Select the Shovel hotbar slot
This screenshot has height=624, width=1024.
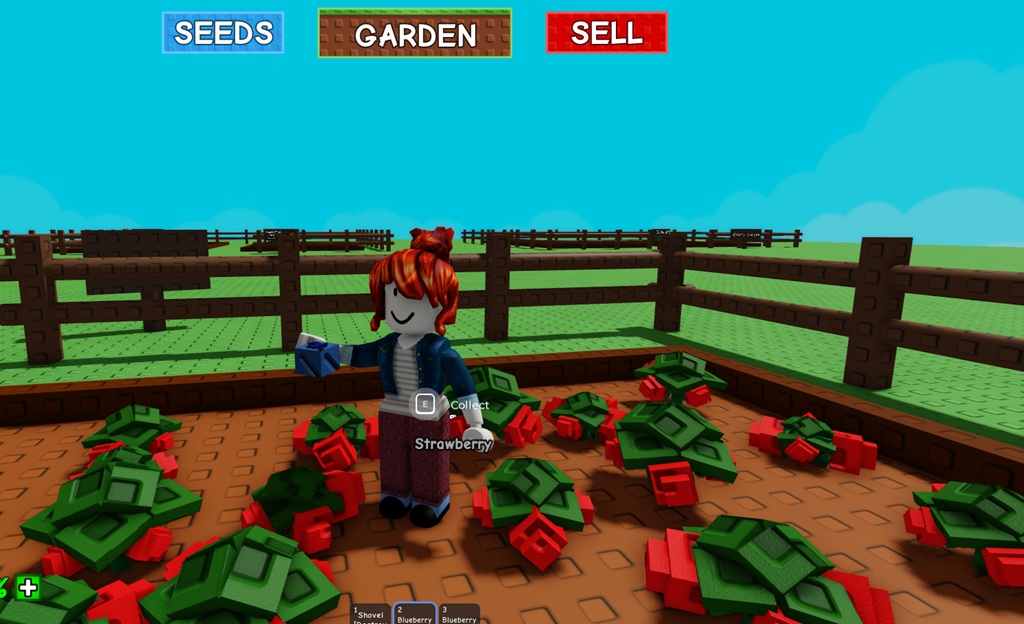point(370,614)
